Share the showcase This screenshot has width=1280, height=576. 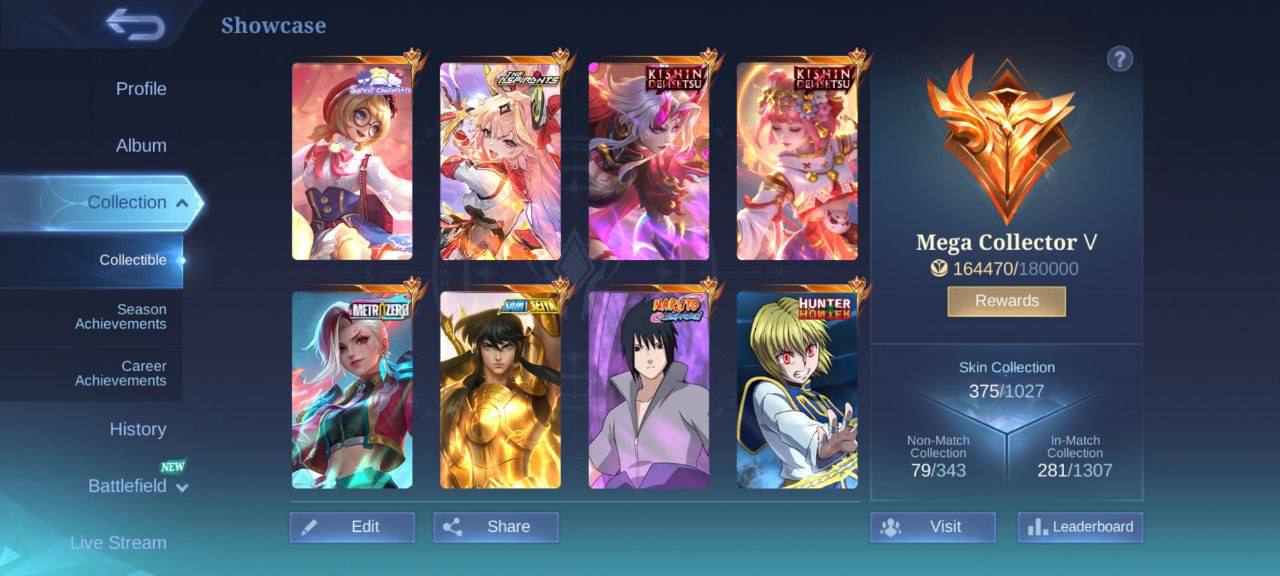click(x=496, y=527)
